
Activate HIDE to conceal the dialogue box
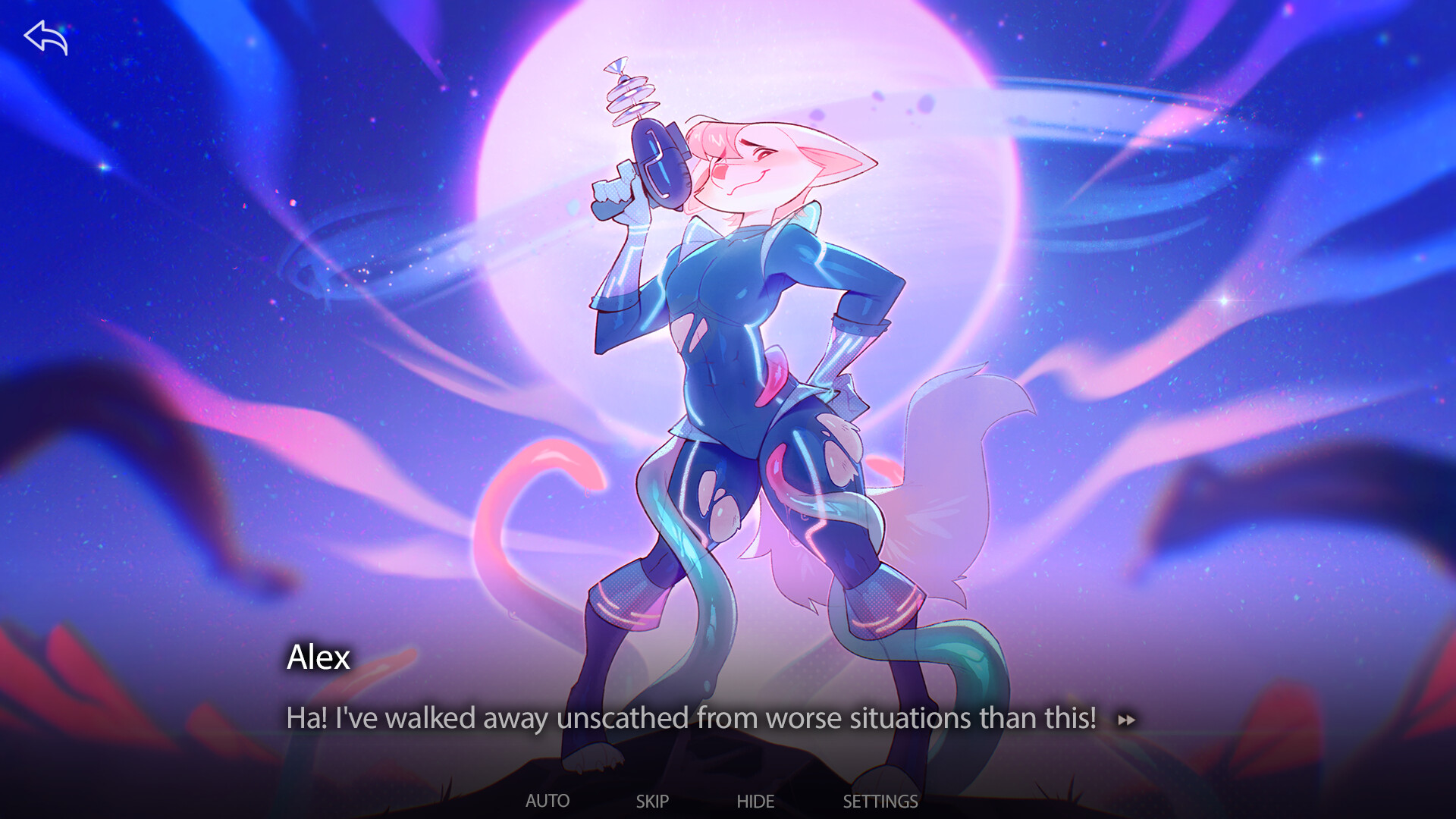pyautogui.click(x=755, y=801)
